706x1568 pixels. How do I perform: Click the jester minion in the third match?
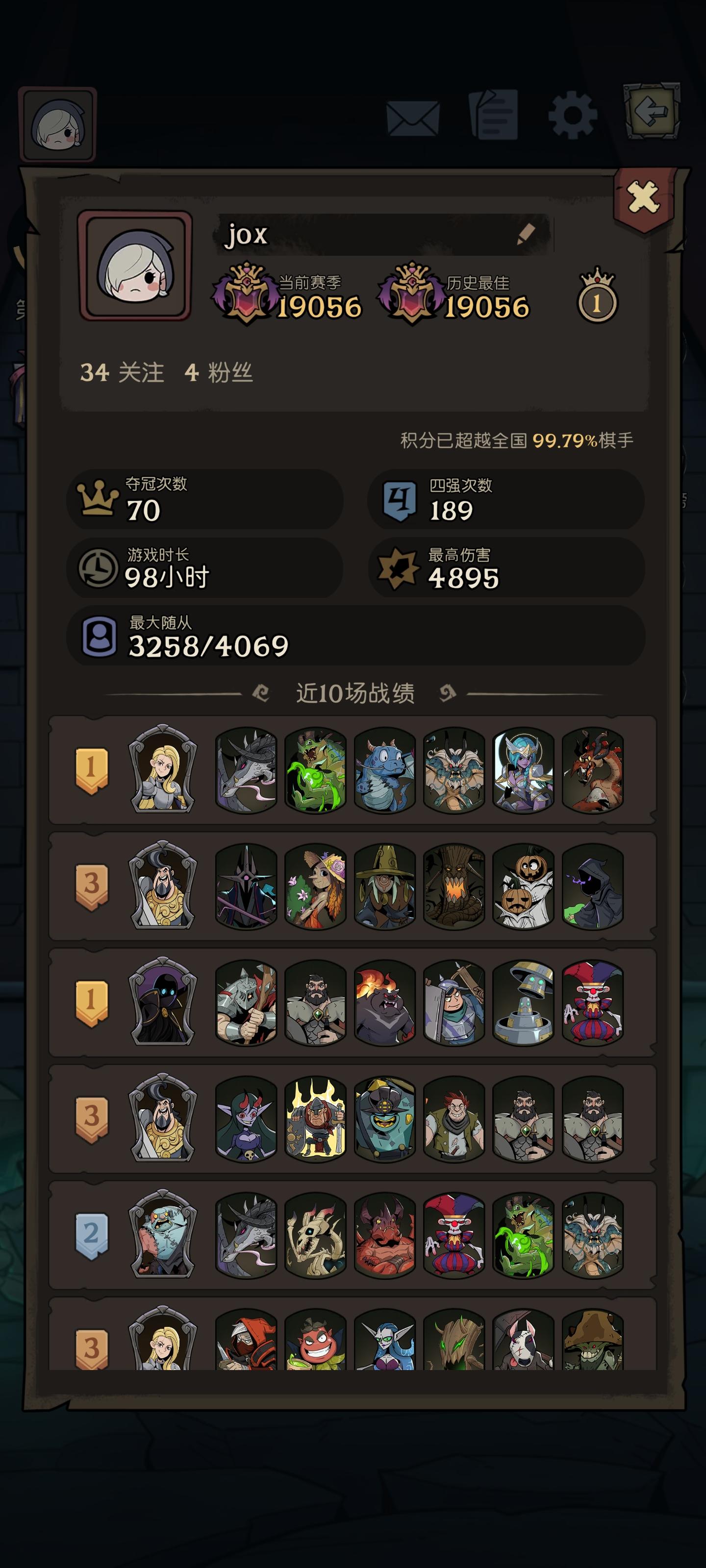point(594,1003)
